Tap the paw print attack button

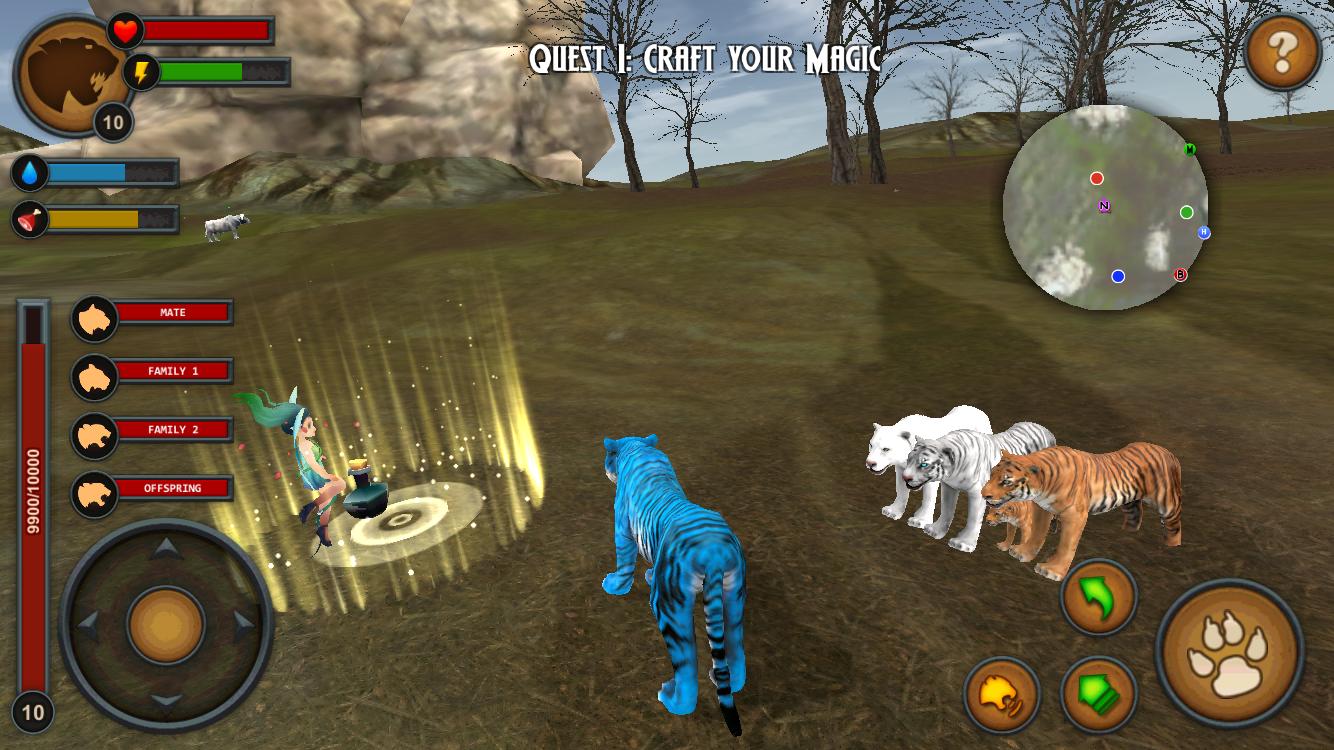pyautogui.click(x=1229, y=654)
